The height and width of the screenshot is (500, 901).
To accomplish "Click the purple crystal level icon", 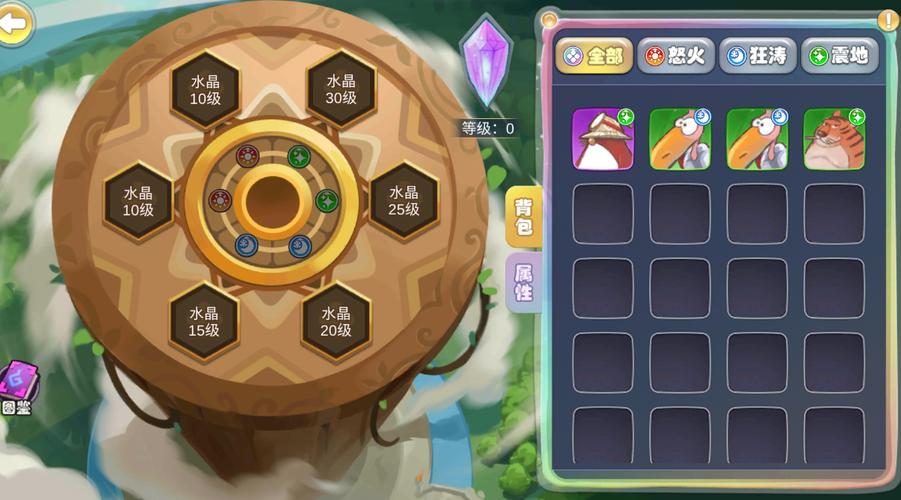I will coord(486,62).
